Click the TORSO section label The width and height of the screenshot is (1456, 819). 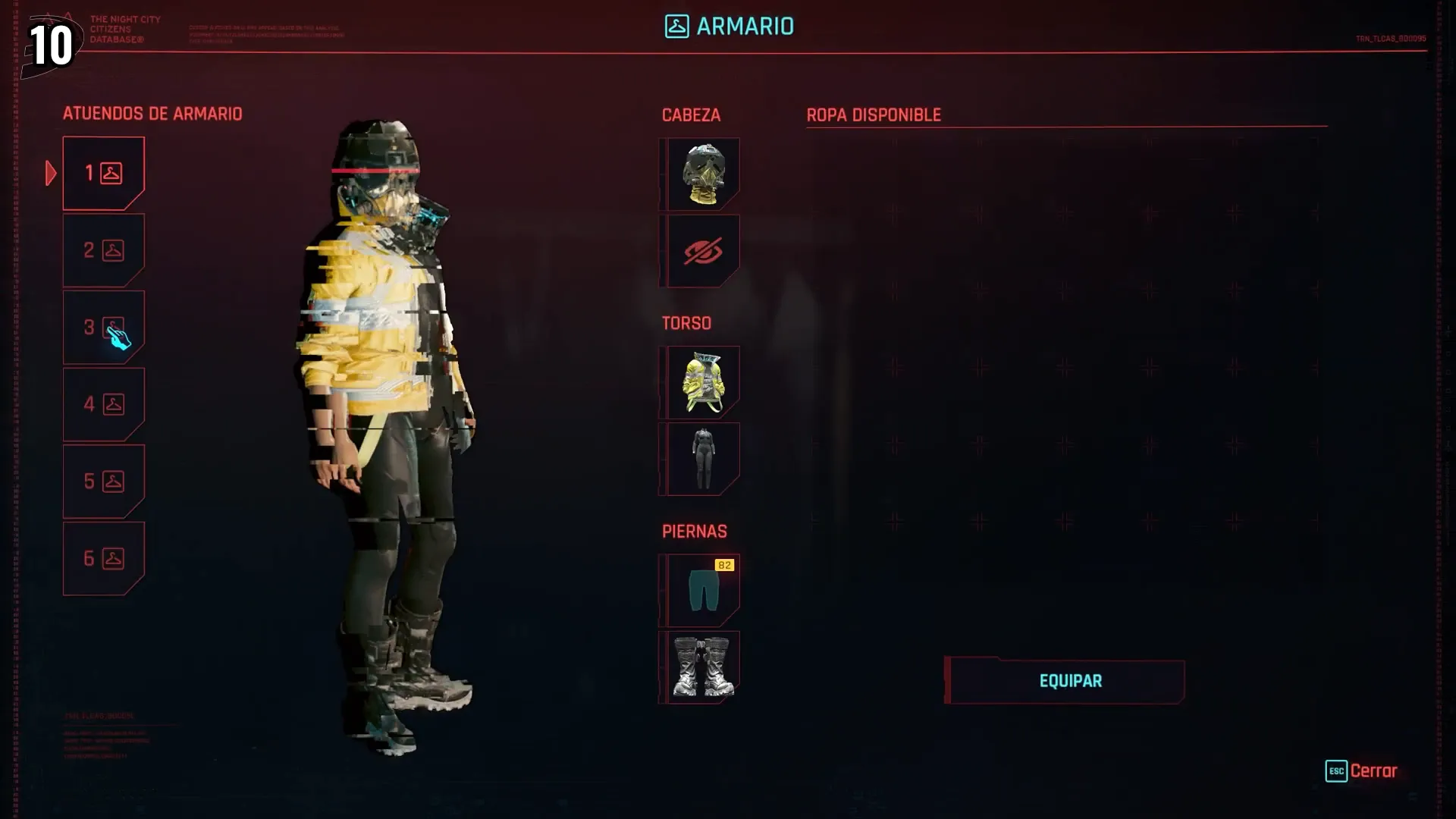click(x=686, y=322)
